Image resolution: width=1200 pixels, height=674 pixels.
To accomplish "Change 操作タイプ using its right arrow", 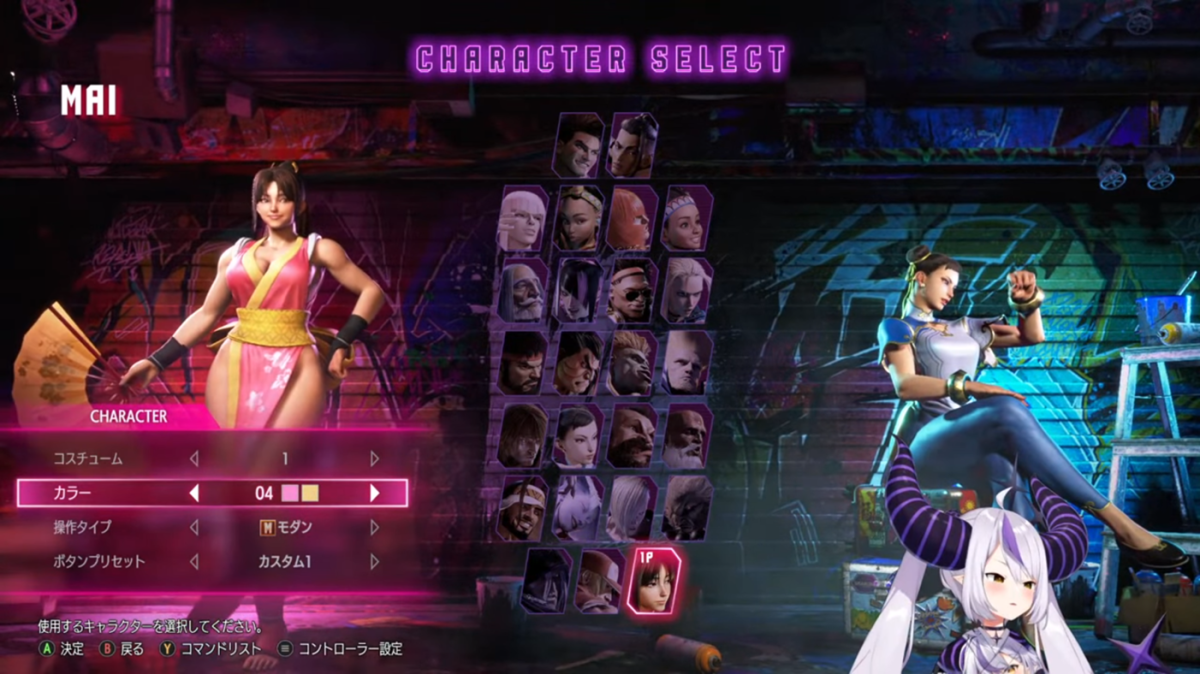I will point(375,527).
